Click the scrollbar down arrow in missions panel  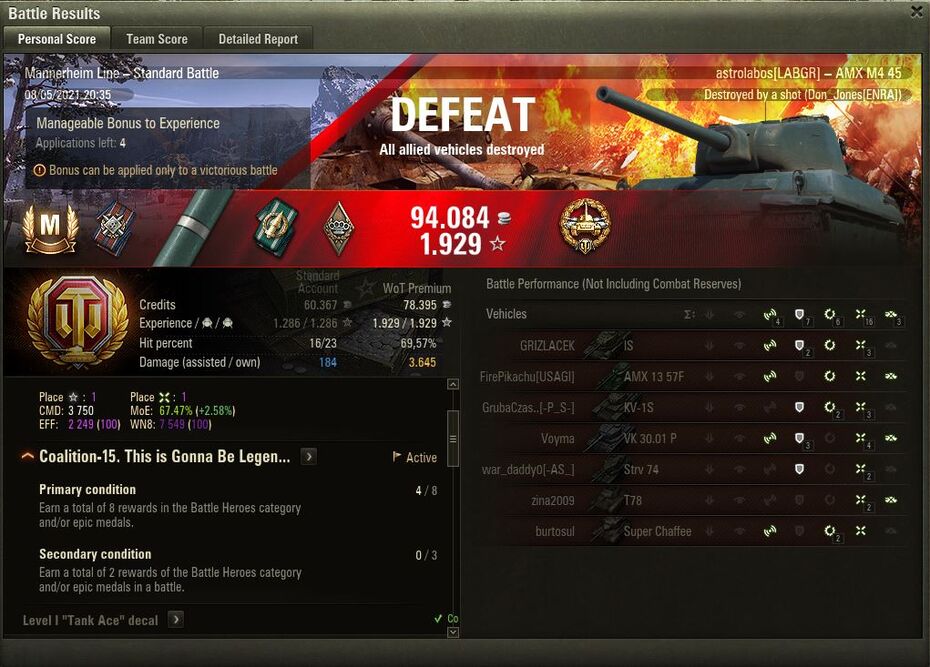453,632
